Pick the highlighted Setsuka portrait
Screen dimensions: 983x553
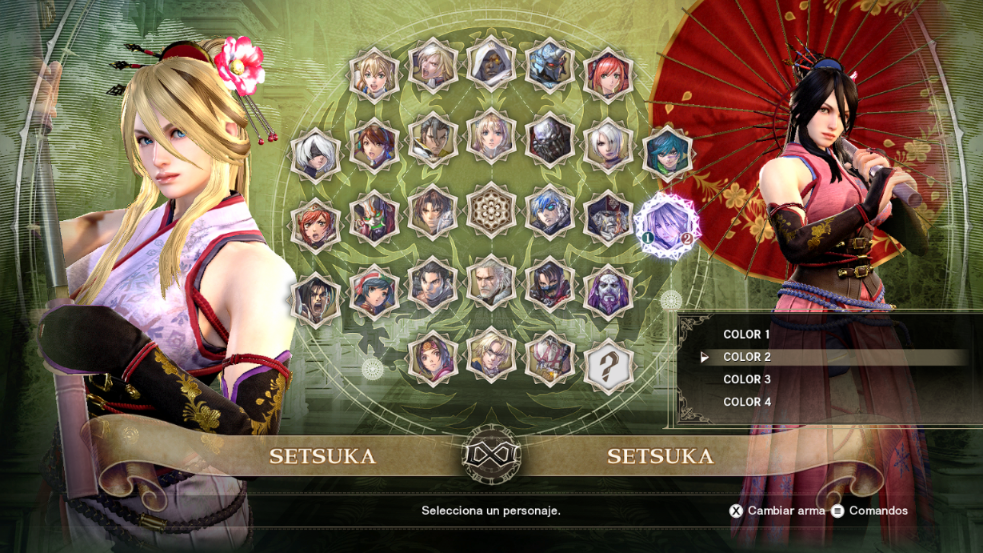[x=667, y=221]
